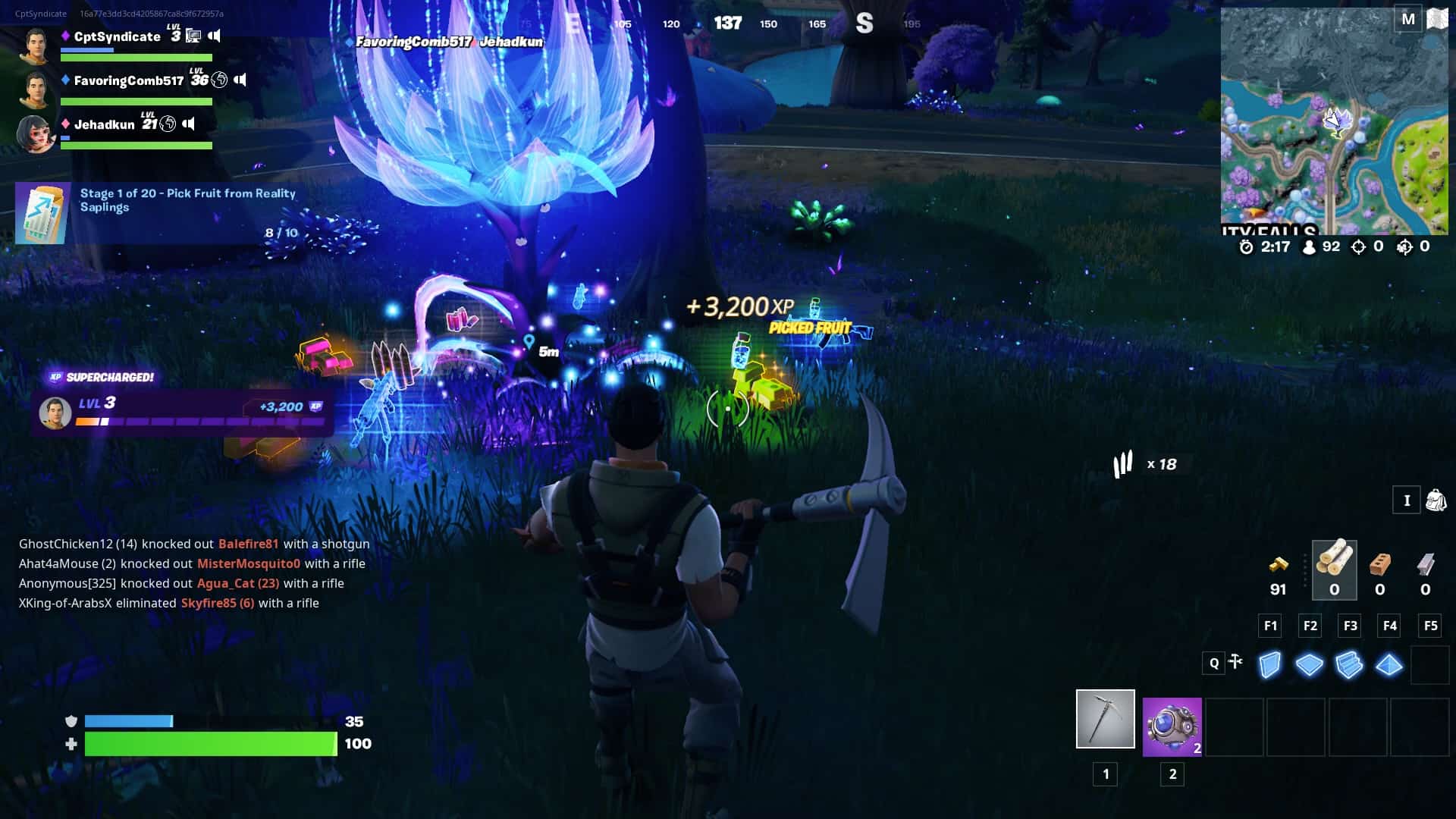Viewport: 1456px width, 819px height.
Task: Select the F3 weapon slot
Action: pos(1350,626)
